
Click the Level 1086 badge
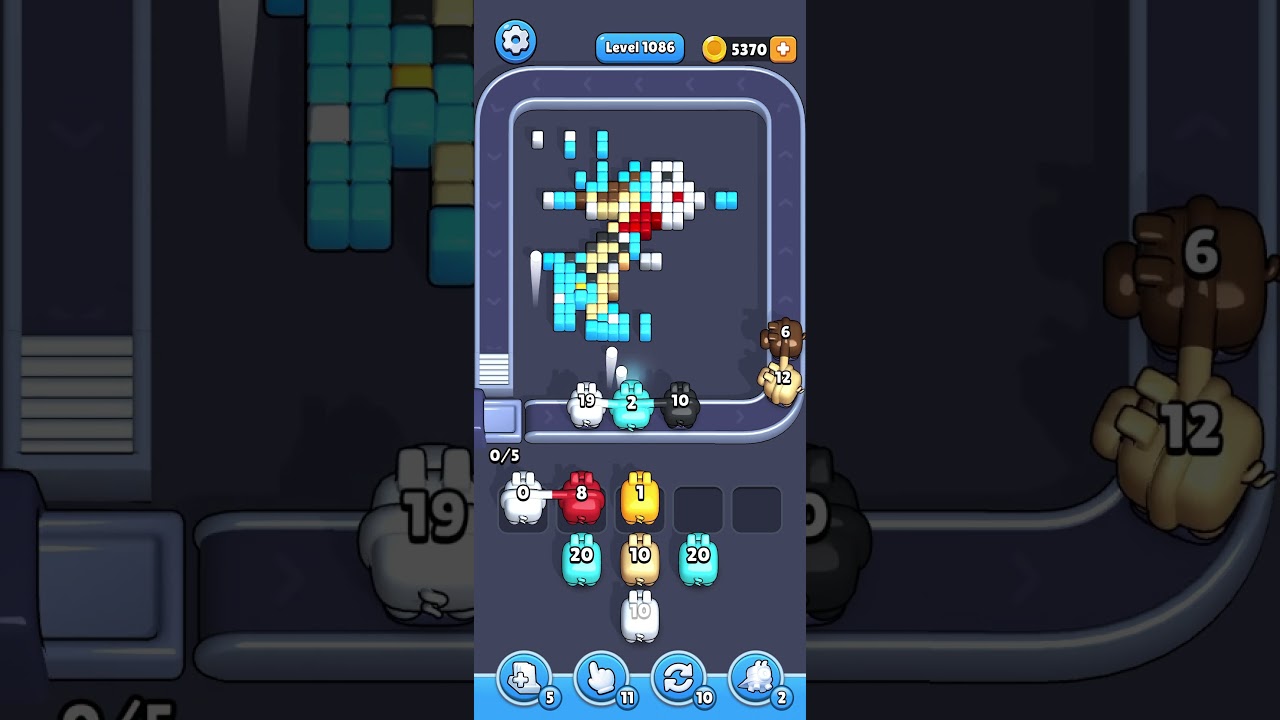coord(639,47)
